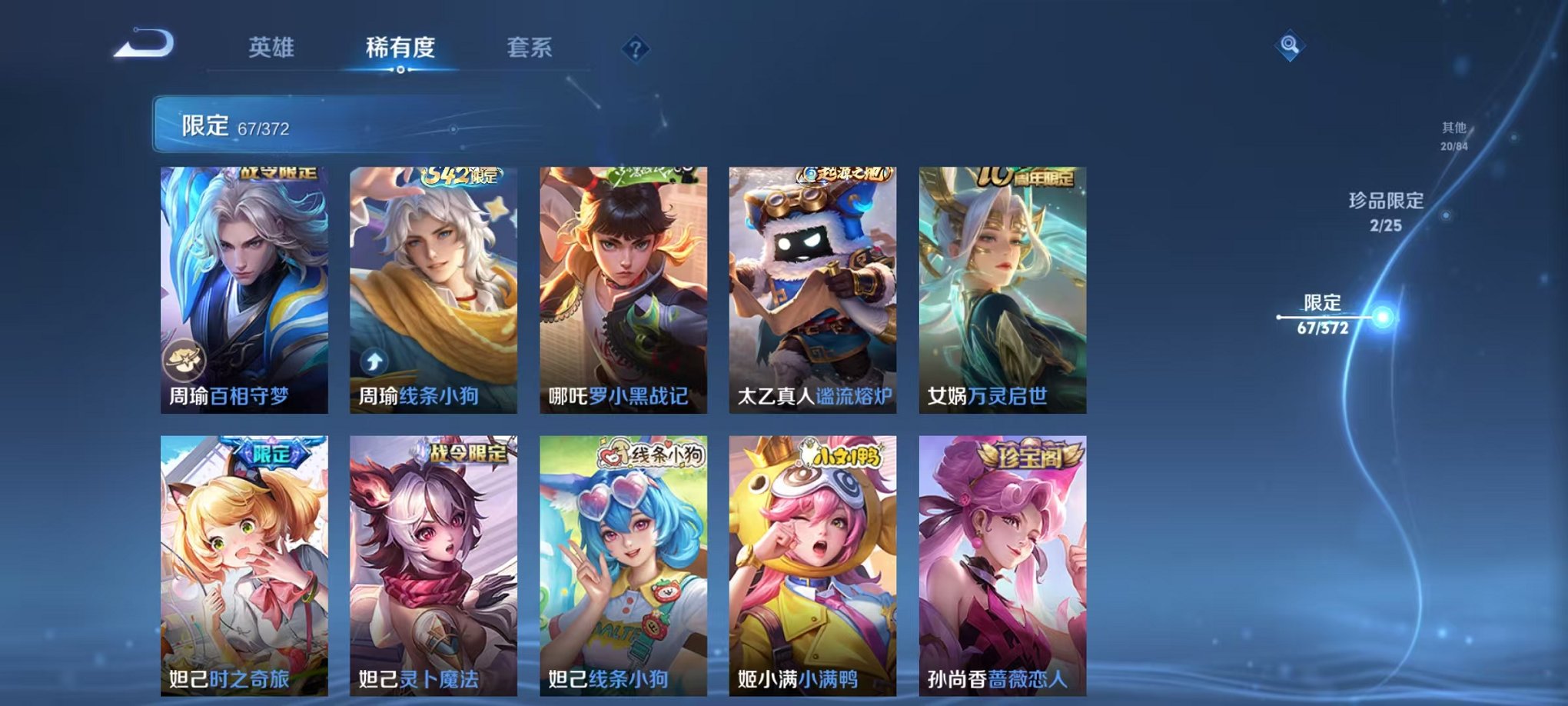Click the back arrow at top left
This screenshot has width=1568, height=706.
coord(143,48)
